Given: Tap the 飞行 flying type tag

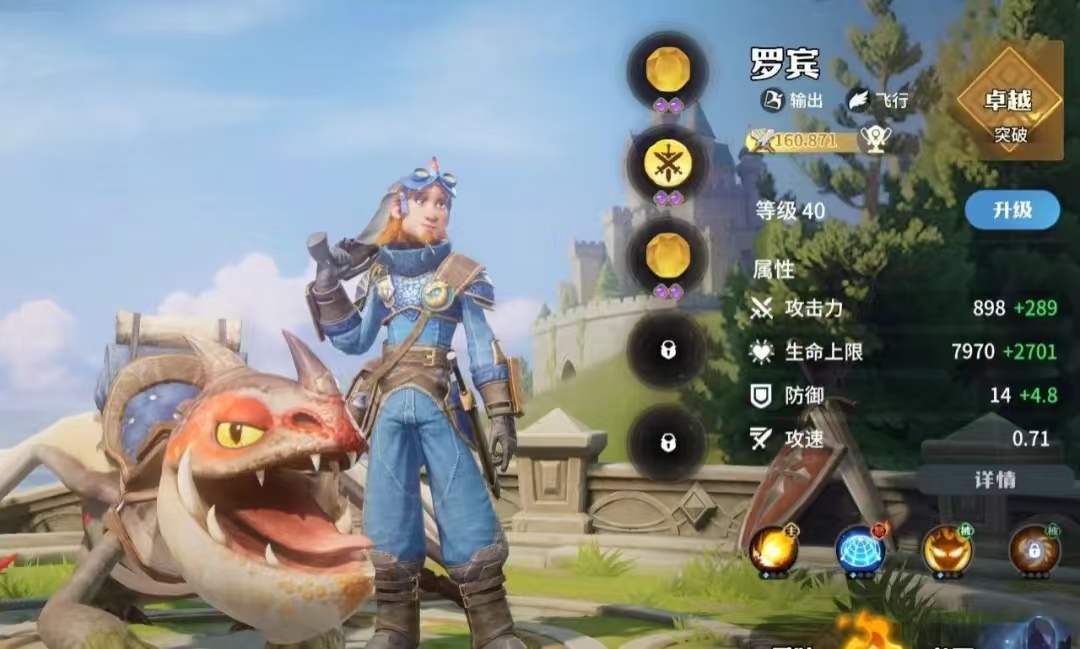Looking at the screenshot, I should (880, 100).
